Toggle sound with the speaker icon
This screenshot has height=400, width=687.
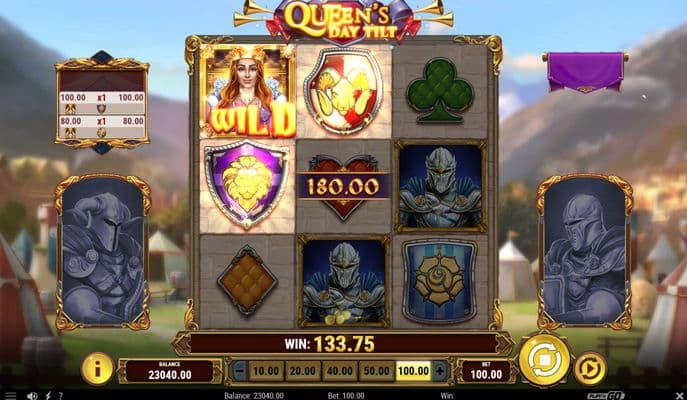[33, 395]
